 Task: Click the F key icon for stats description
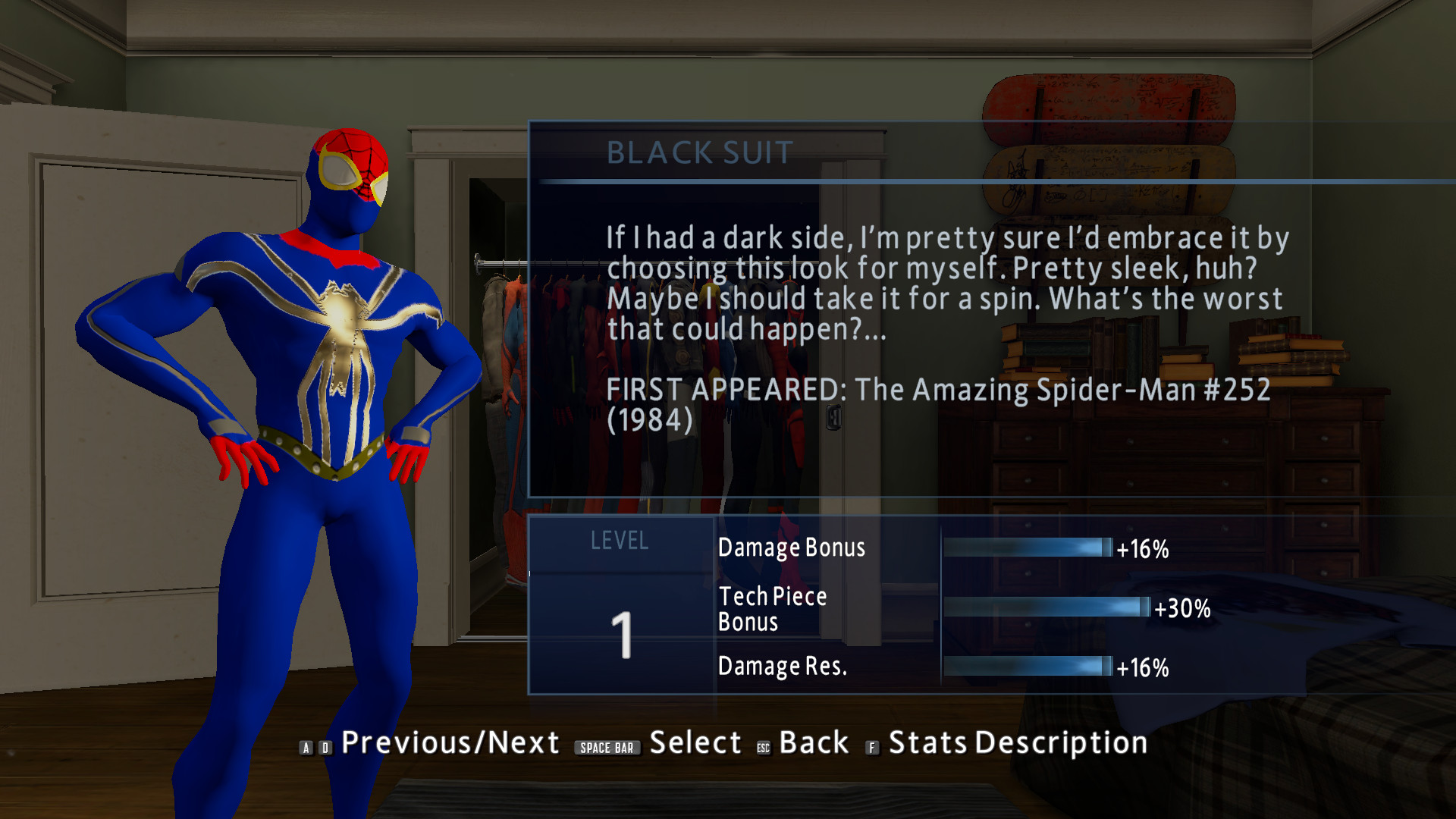point(871,745)
